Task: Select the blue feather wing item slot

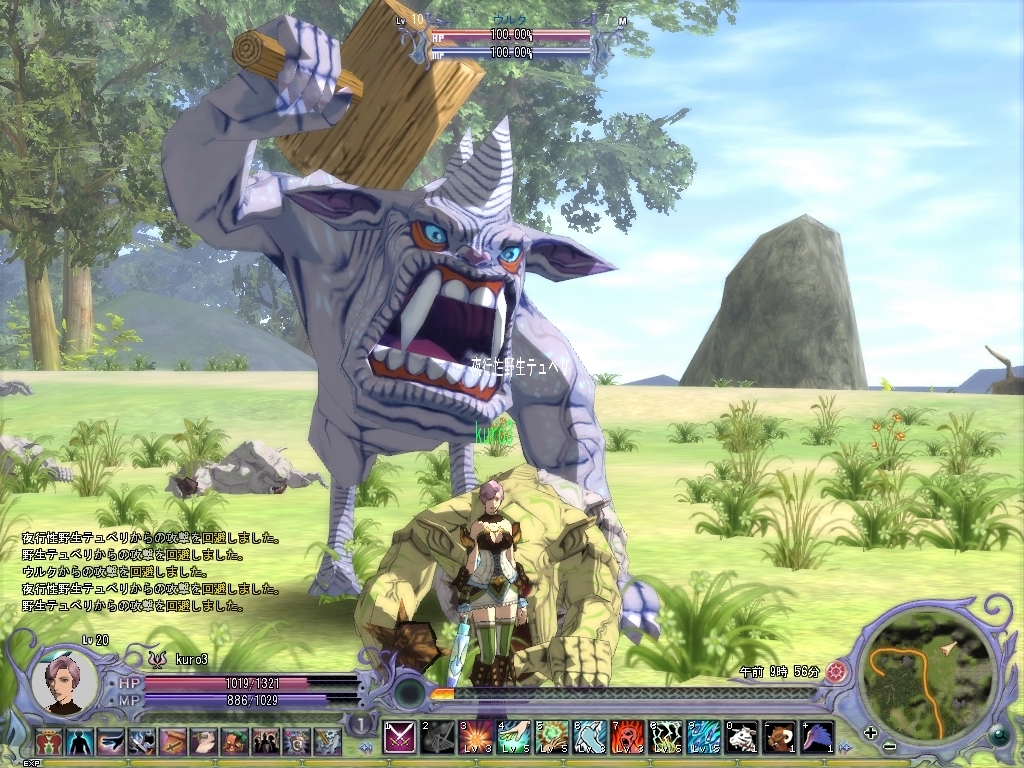Action: click(x=818, y=737)
